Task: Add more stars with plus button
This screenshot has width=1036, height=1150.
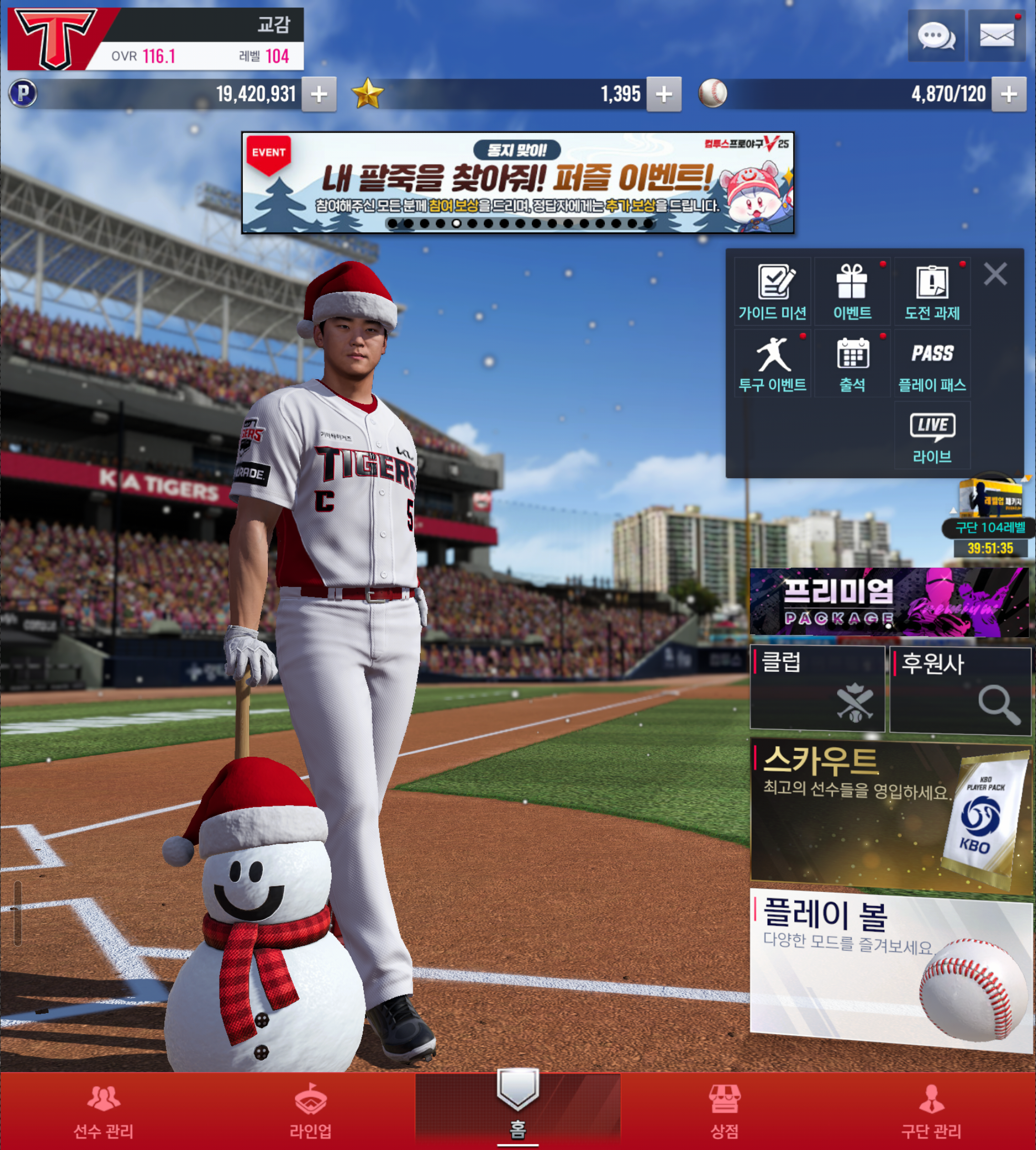Action: click(x=664, y=94)
